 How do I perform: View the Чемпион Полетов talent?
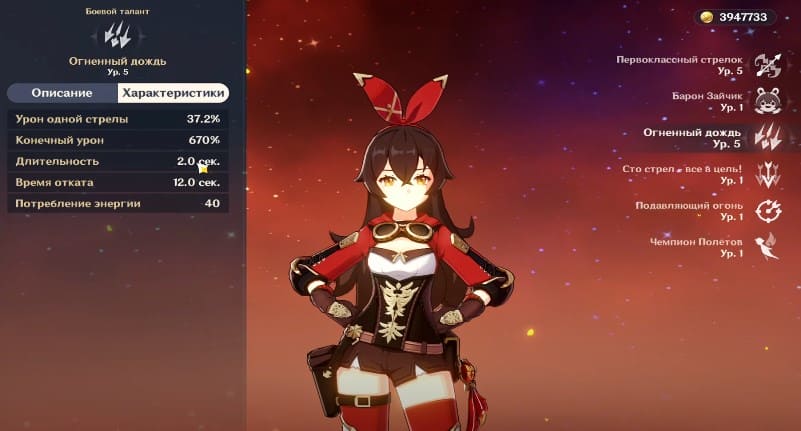[x=767, y=247]
